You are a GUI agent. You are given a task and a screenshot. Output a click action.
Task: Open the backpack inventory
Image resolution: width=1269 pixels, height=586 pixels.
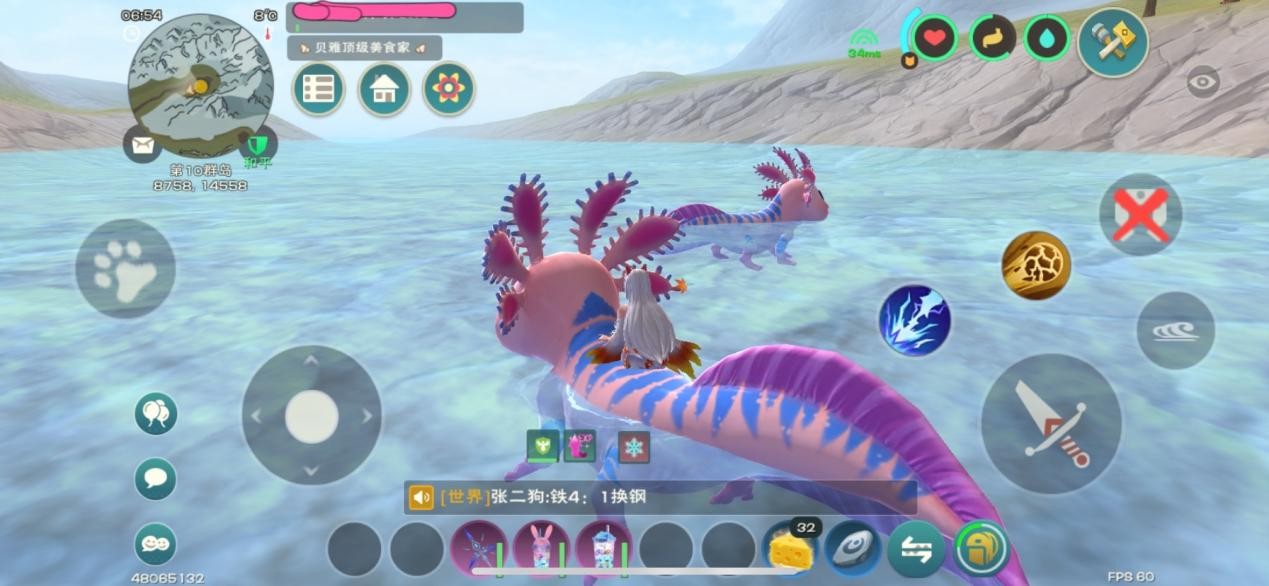point(980,549)
